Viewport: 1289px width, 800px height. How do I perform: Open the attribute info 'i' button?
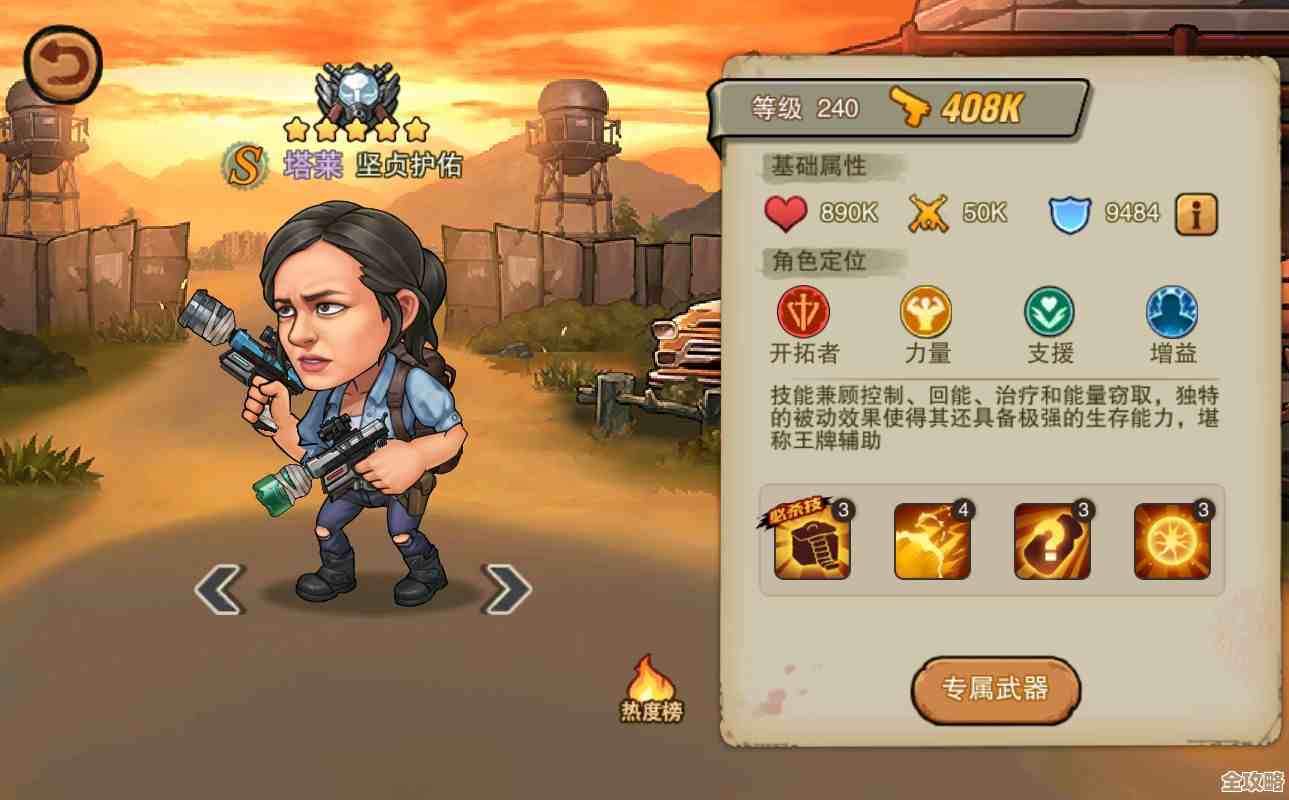click(1196, 214)
